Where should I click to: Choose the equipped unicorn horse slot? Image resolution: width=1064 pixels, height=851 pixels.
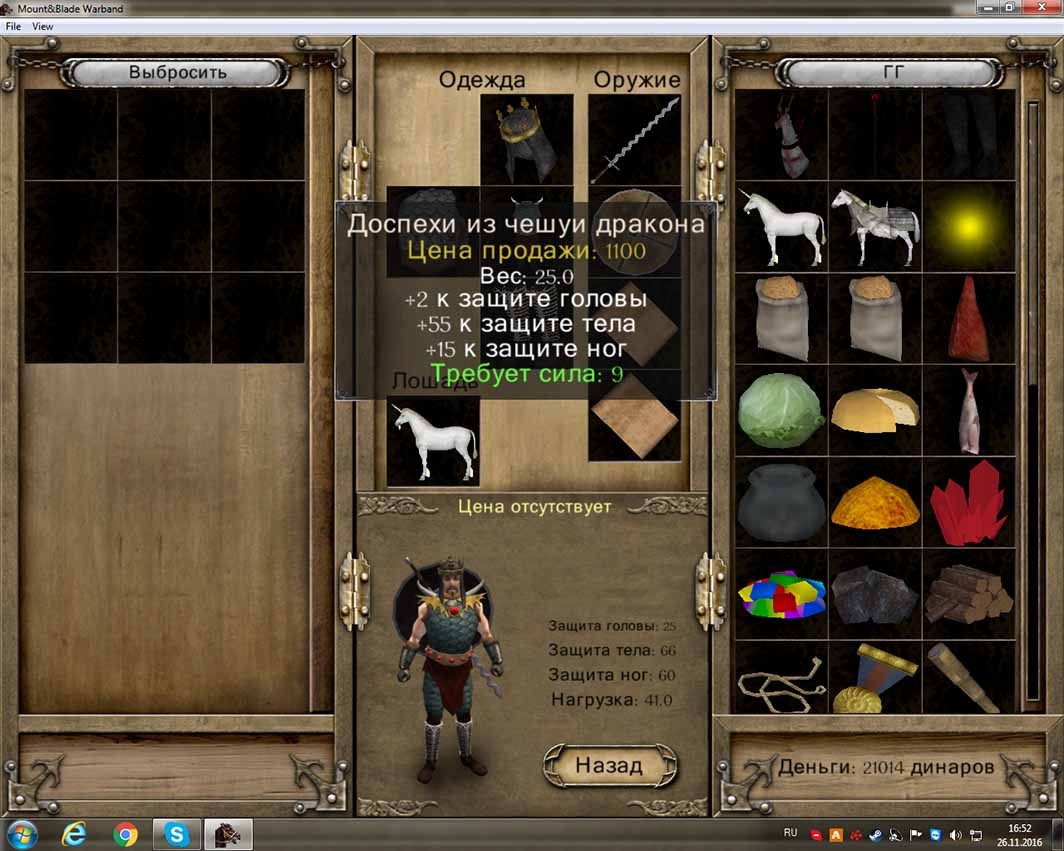(x=433, y=440)
